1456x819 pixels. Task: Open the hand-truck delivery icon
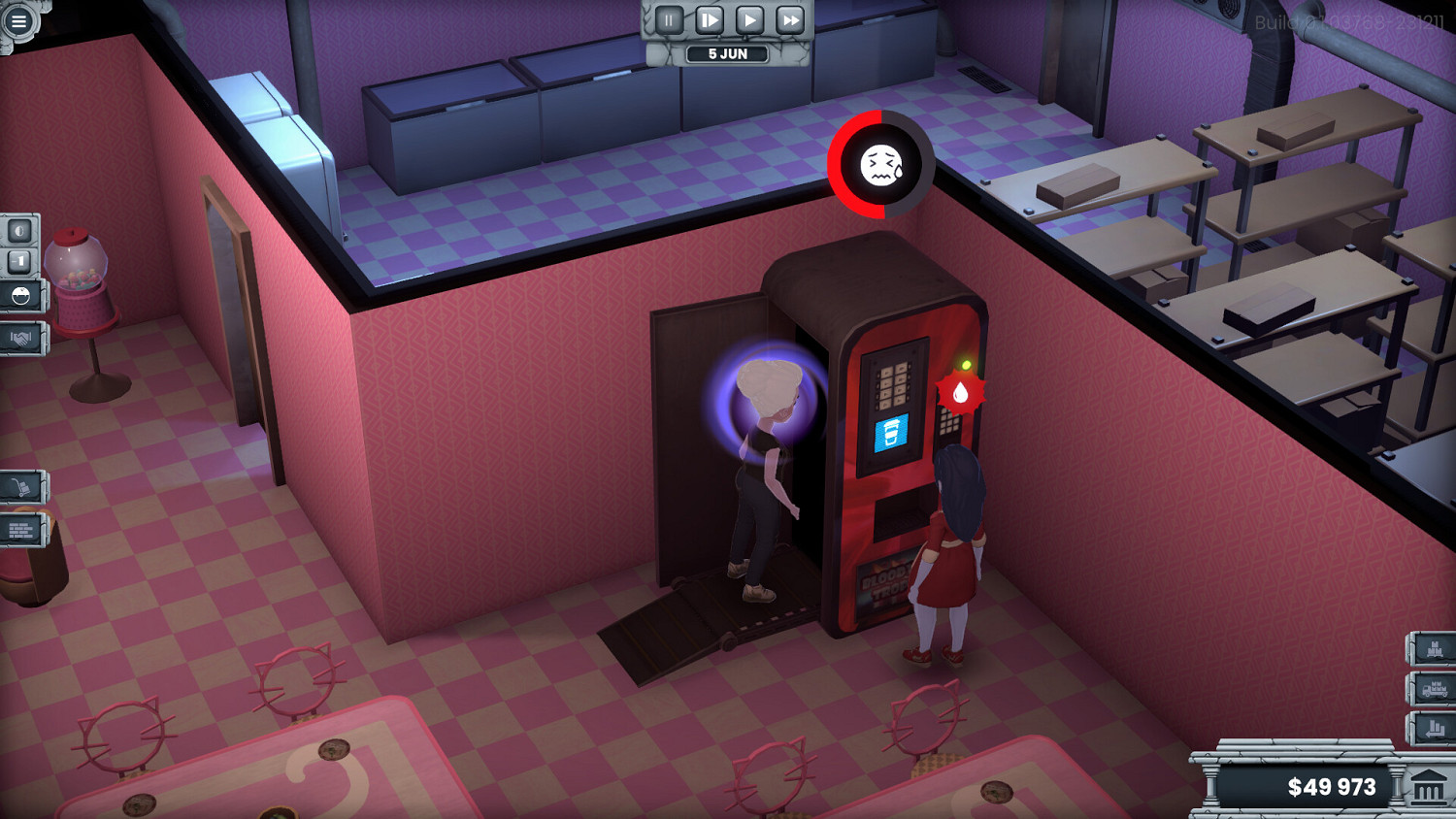click(x=21, y=486)
